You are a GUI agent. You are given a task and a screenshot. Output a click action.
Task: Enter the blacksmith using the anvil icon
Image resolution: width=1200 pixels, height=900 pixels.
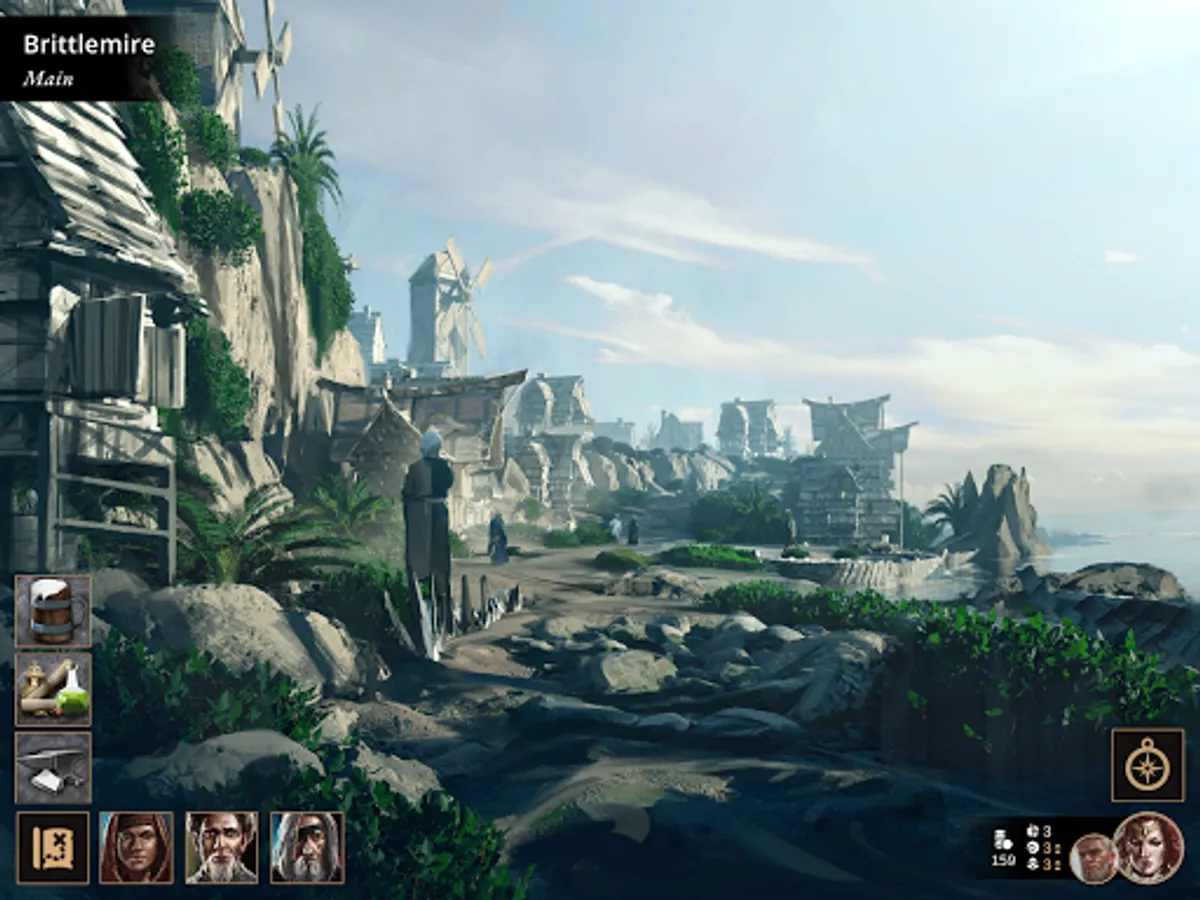coord(53,767)
